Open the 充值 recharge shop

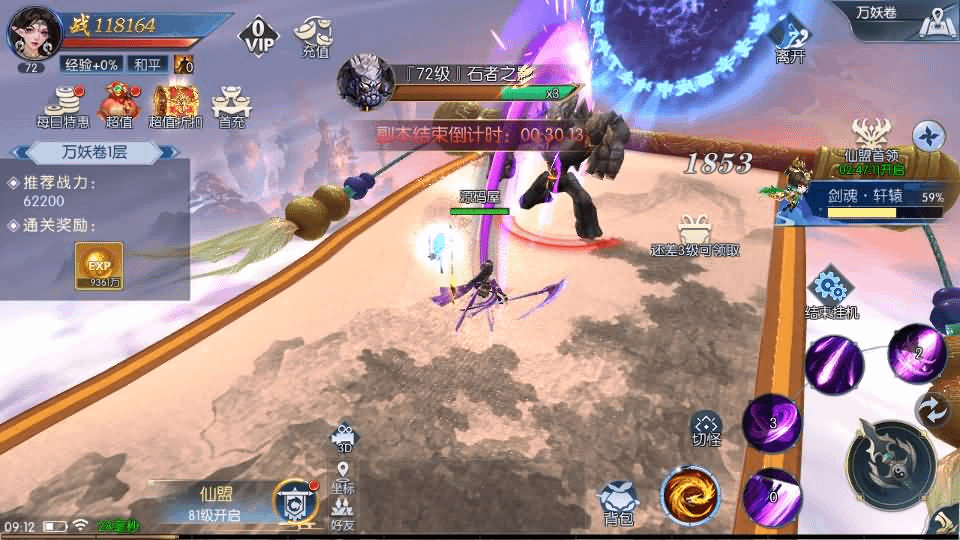[314, 36]
